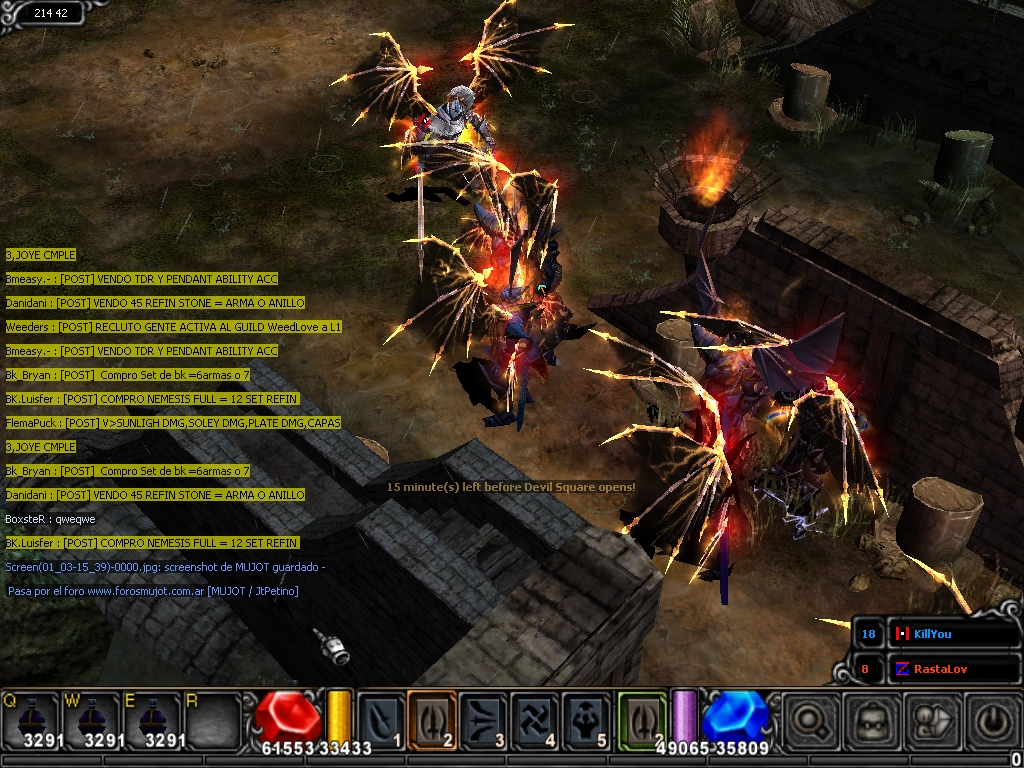Viewport: 1024px width, 768px height.
Task: Activate the swirl skill in hotkey slot 4
Action: click(x=535, y=720)
